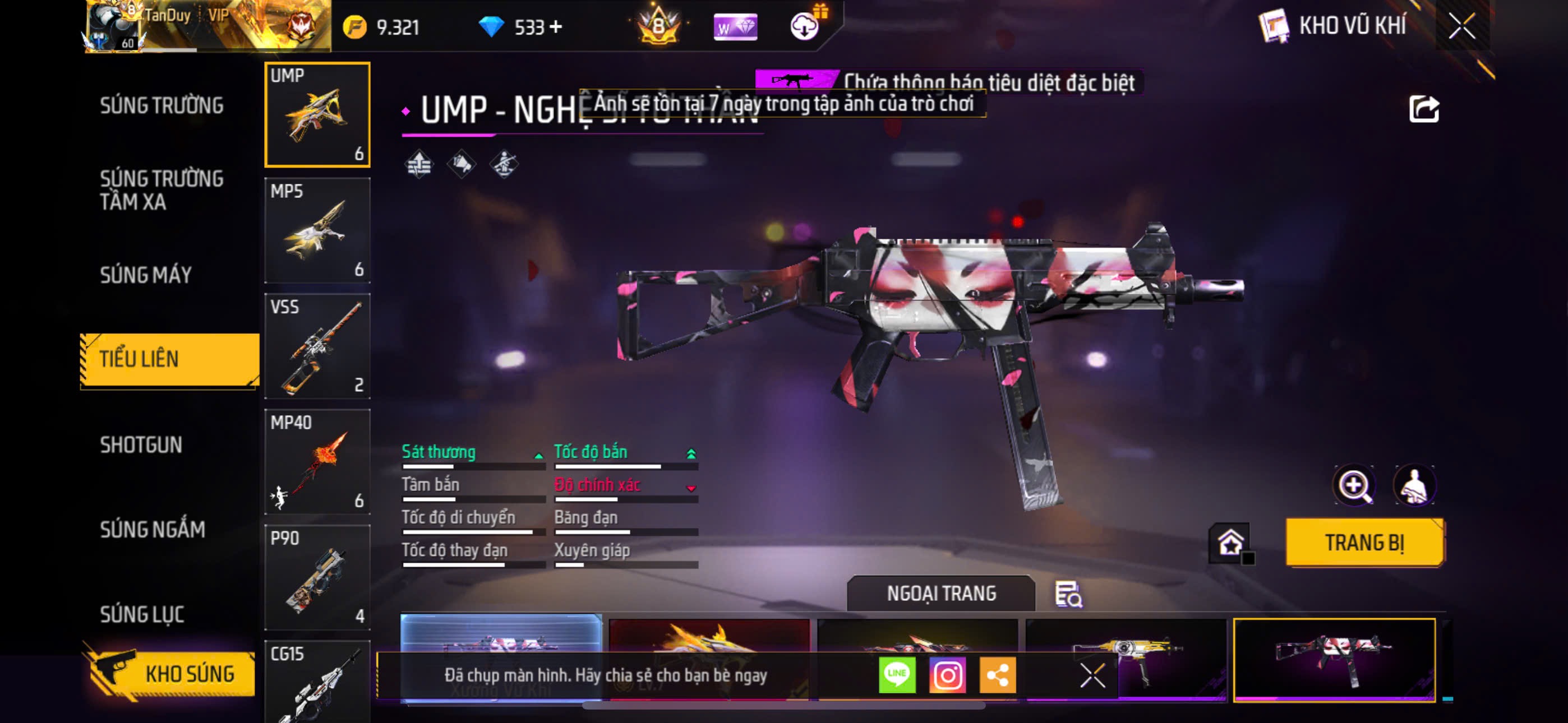
Task: Open SÚNG TRƯỜNG TẦM XA category
Action: tap(162, 190)
